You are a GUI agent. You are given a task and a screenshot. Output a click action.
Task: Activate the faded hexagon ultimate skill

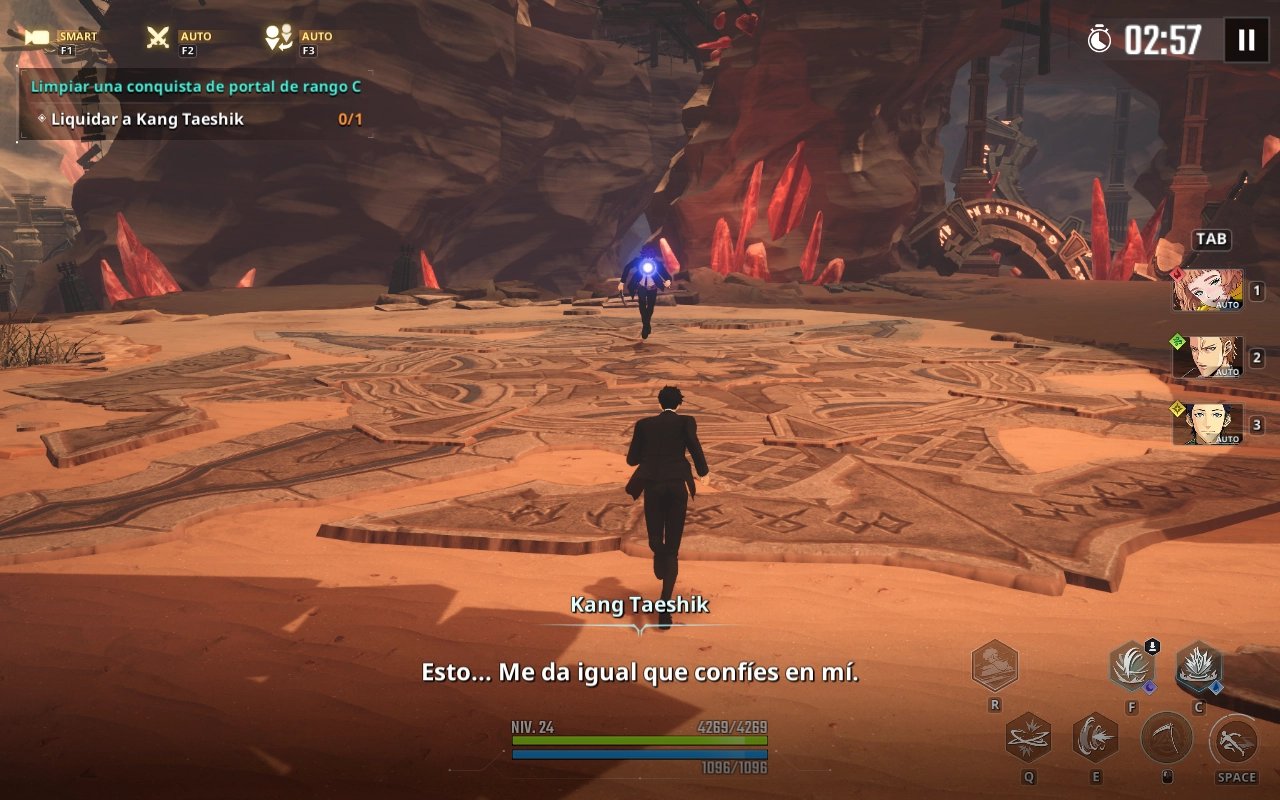tap(994, 666)
